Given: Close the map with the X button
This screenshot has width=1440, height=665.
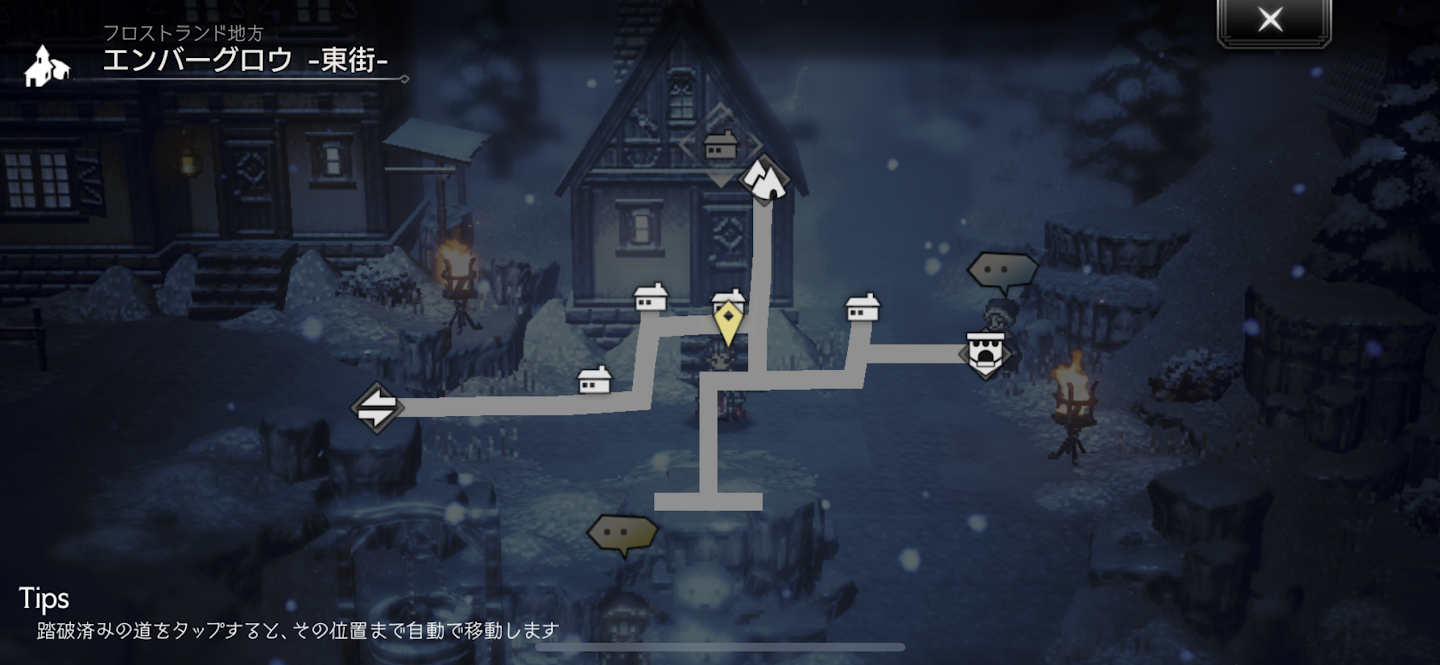Looking at the screenshot, I should tap(1271, 20).
